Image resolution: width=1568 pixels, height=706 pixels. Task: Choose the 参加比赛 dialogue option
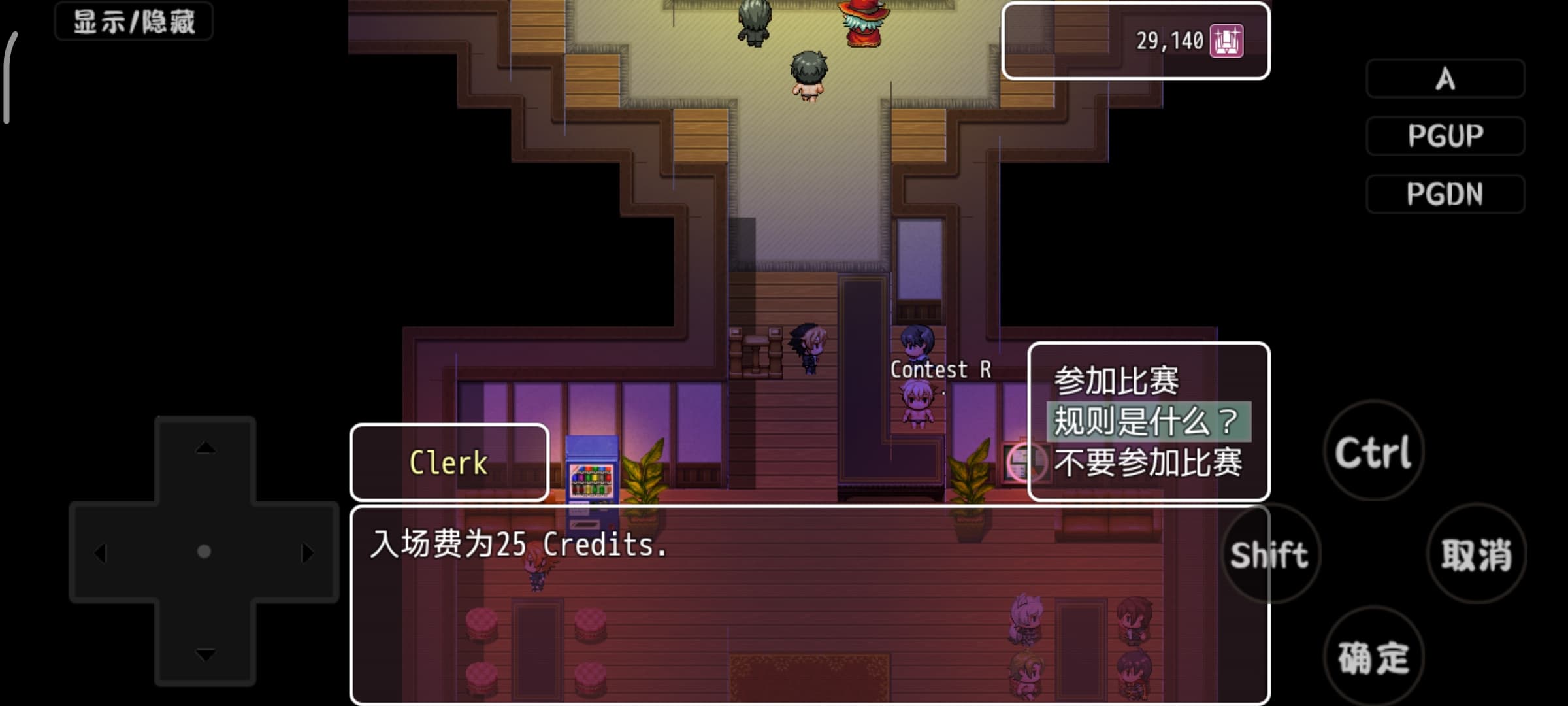[x=1116, y=381]
